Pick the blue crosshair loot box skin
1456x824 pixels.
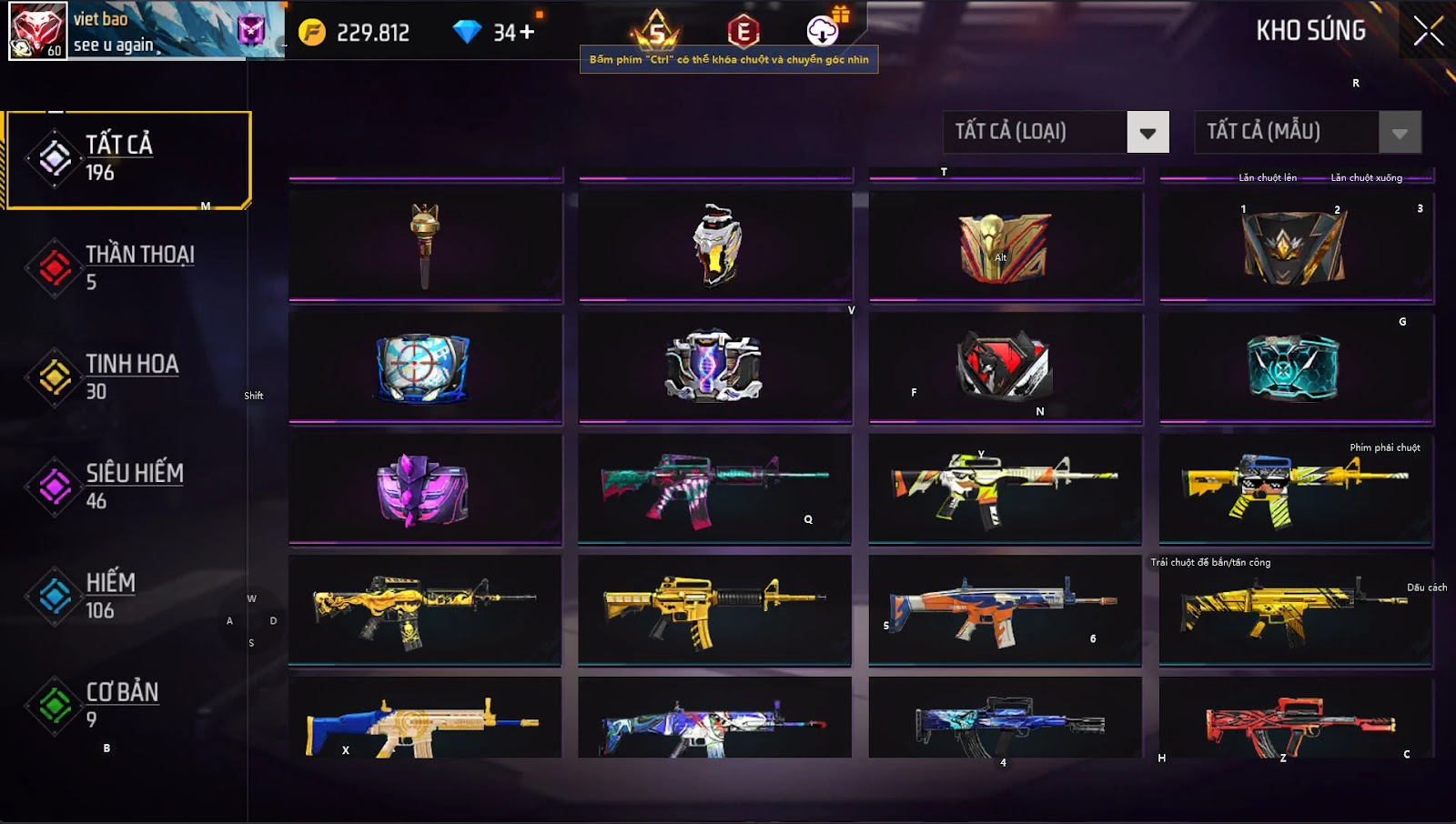pyautogui.click(x=423, y=367)
